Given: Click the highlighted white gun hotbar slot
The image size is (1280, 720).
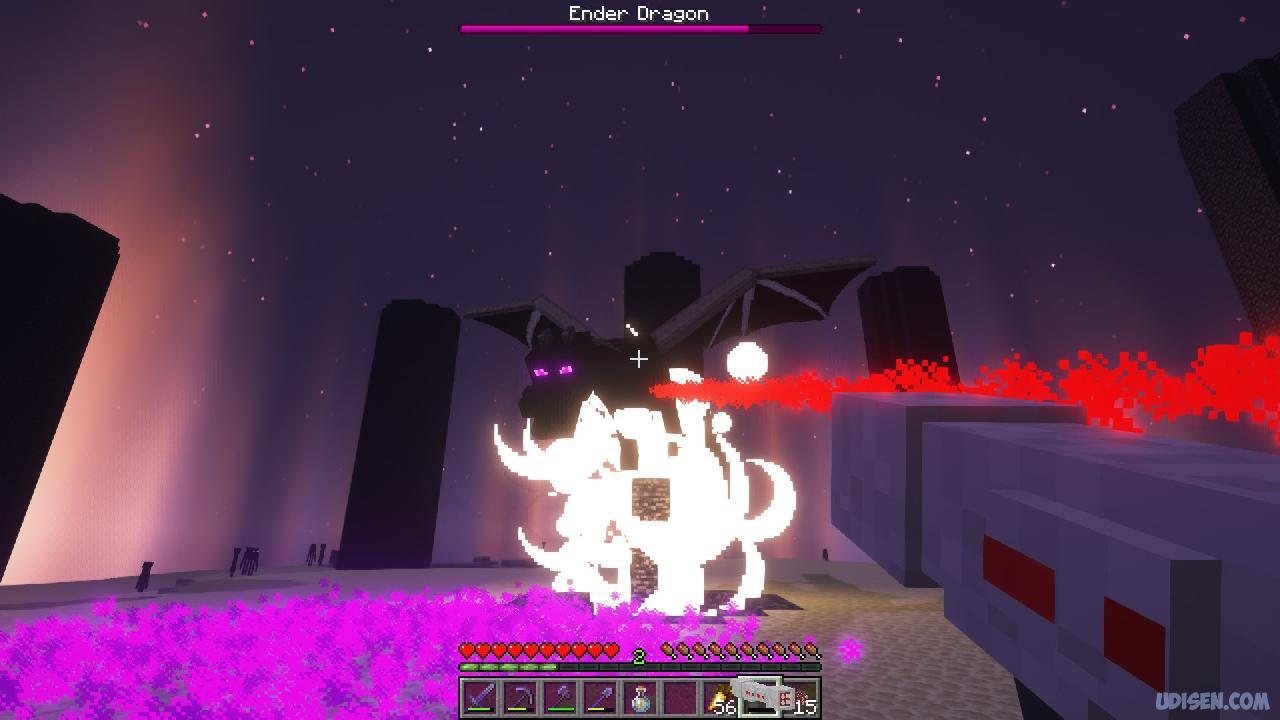Looking at the screenshot, I should click(x=760, y=697).
